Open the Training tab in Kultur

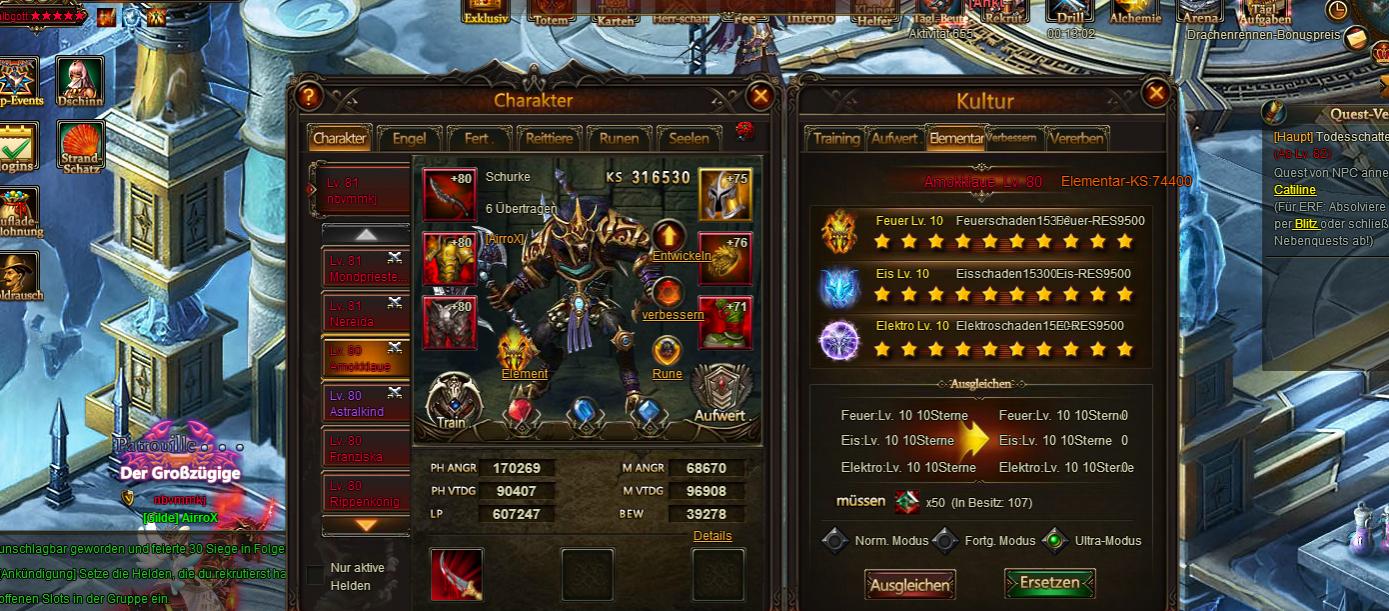(x=836, y=139)
